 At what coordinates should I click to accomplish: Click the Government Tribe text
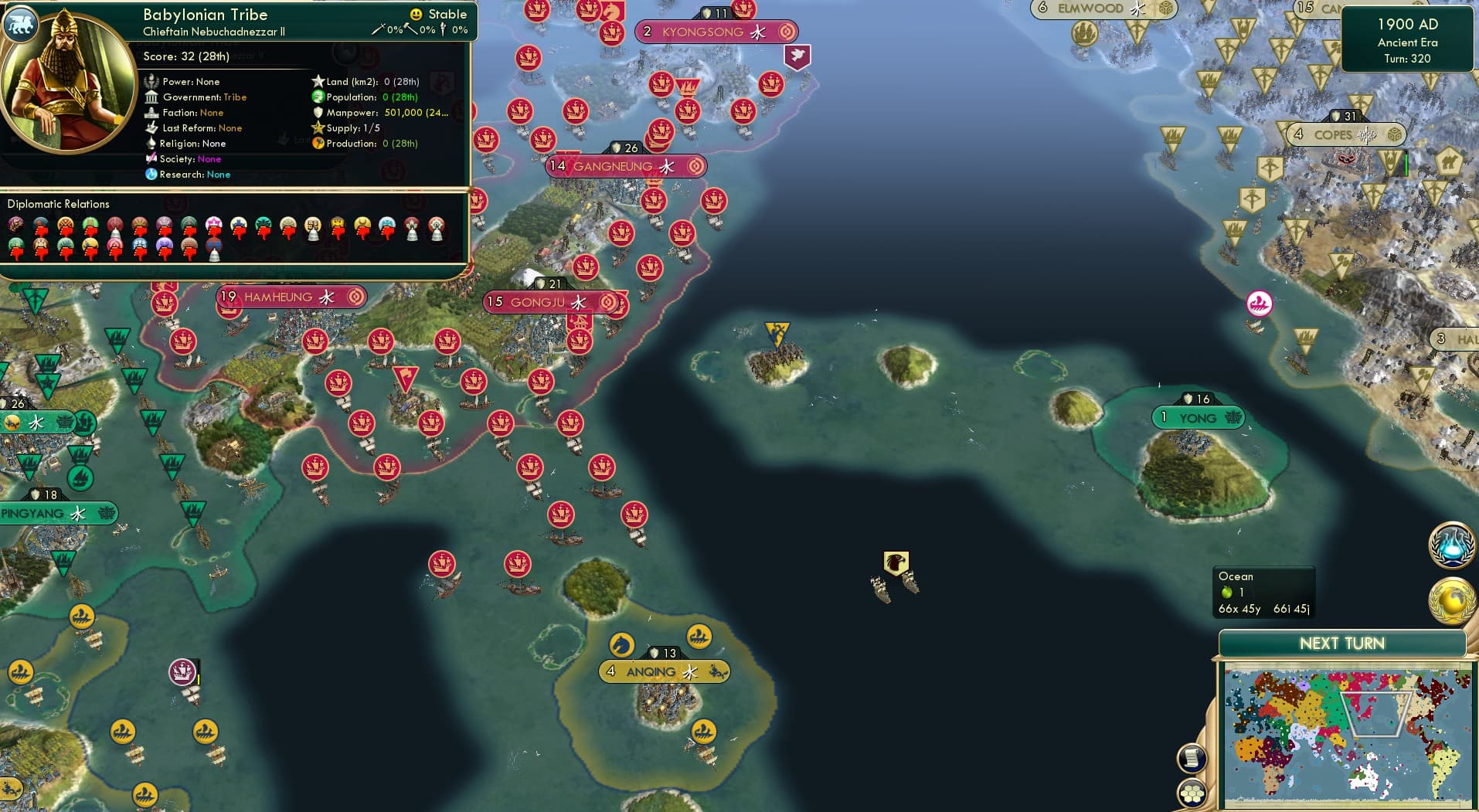pyautogui.click(x=235, y=97)
